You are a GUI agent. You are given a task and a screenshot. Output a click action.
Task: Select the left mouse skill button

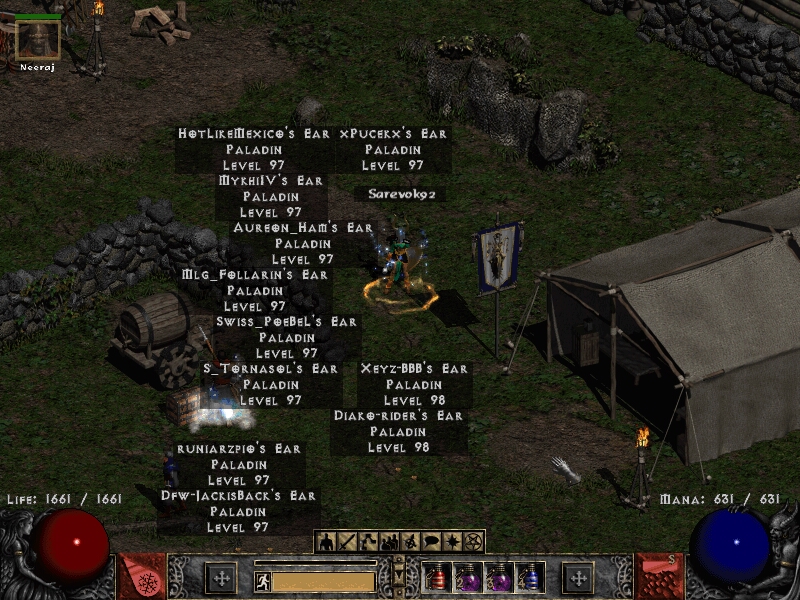[x=221, y=578]
